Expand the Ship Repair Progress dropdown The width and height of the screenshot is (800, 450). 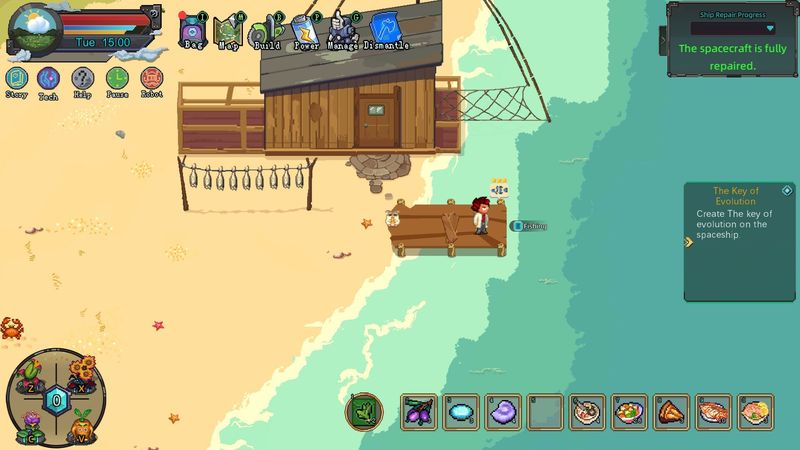click(x=769, y=29)
